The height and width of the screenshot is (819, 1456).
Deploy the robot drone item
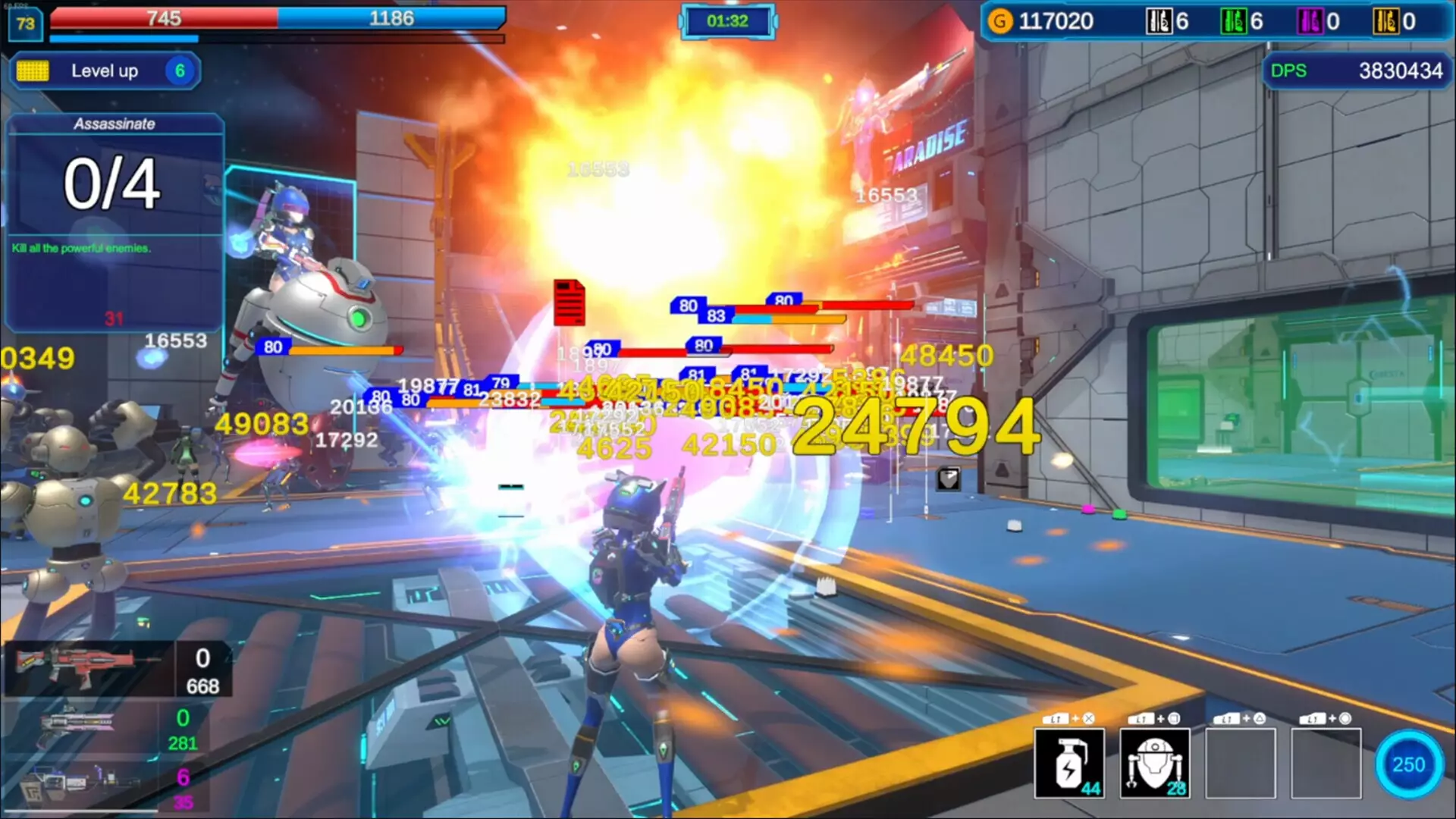point(1154,764)
